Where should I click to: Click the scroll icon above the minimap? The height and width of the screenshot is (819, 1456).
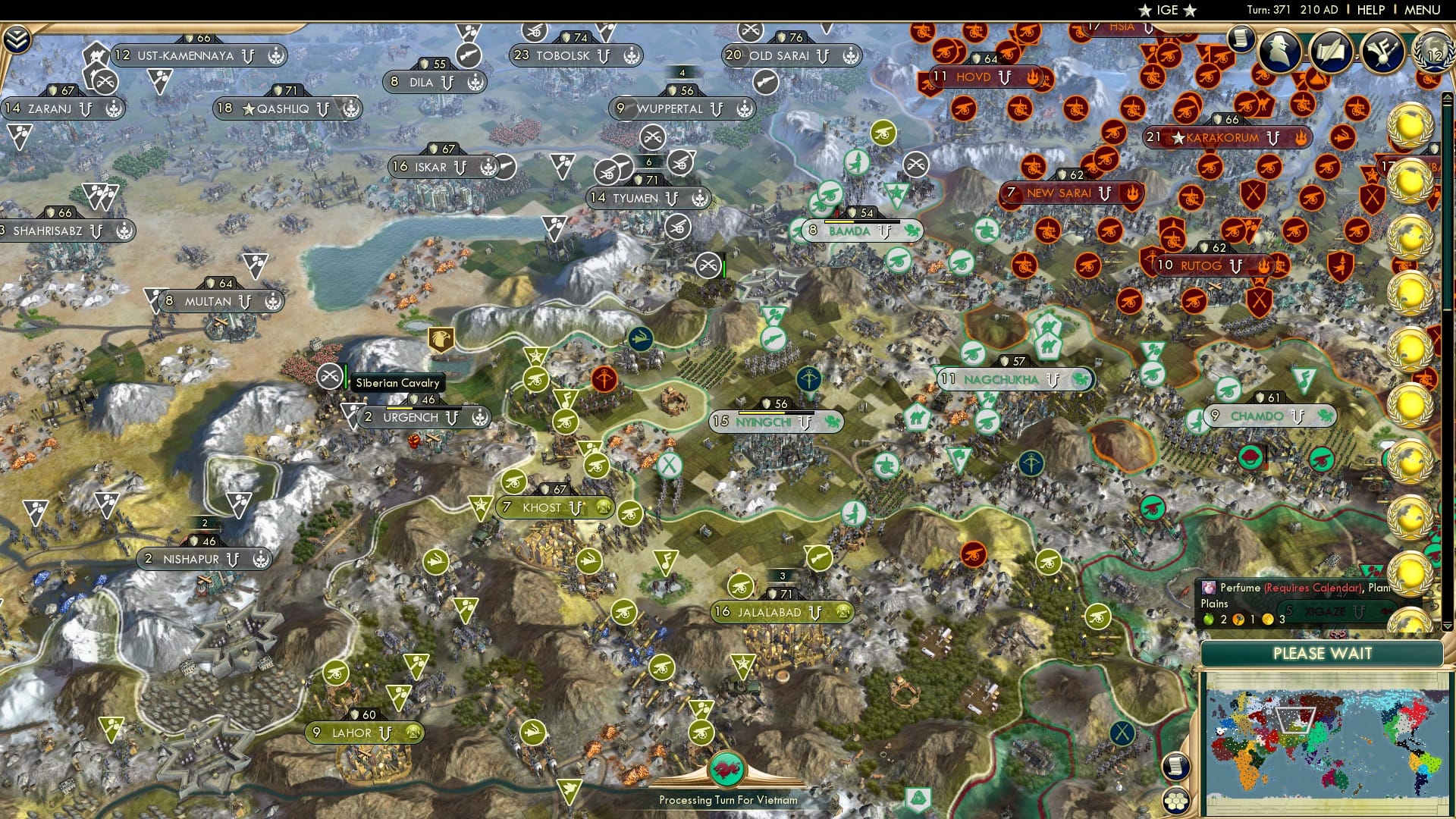1175,766
